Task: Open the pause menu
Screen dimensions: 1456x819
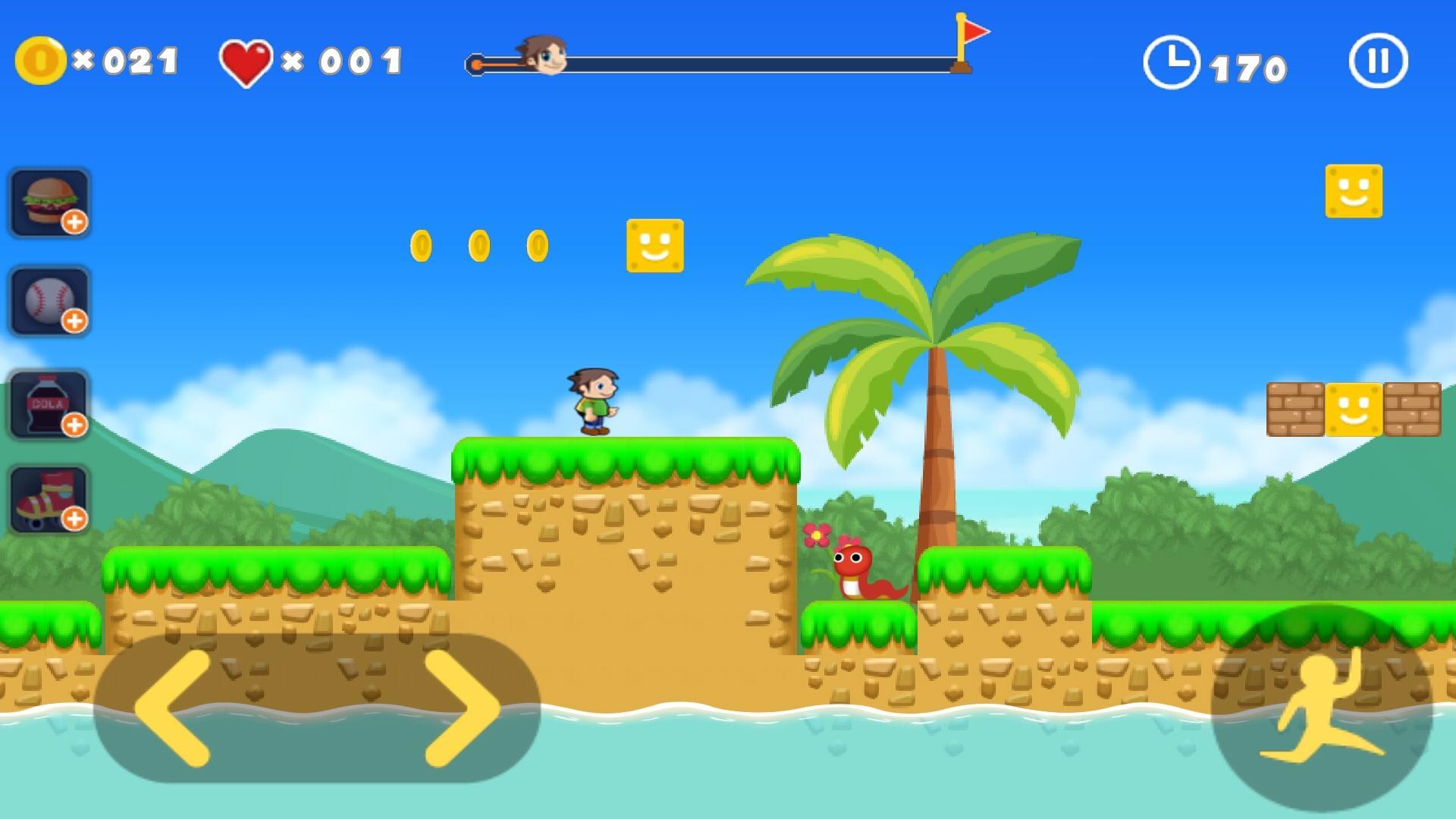Action: (1379, 61)
